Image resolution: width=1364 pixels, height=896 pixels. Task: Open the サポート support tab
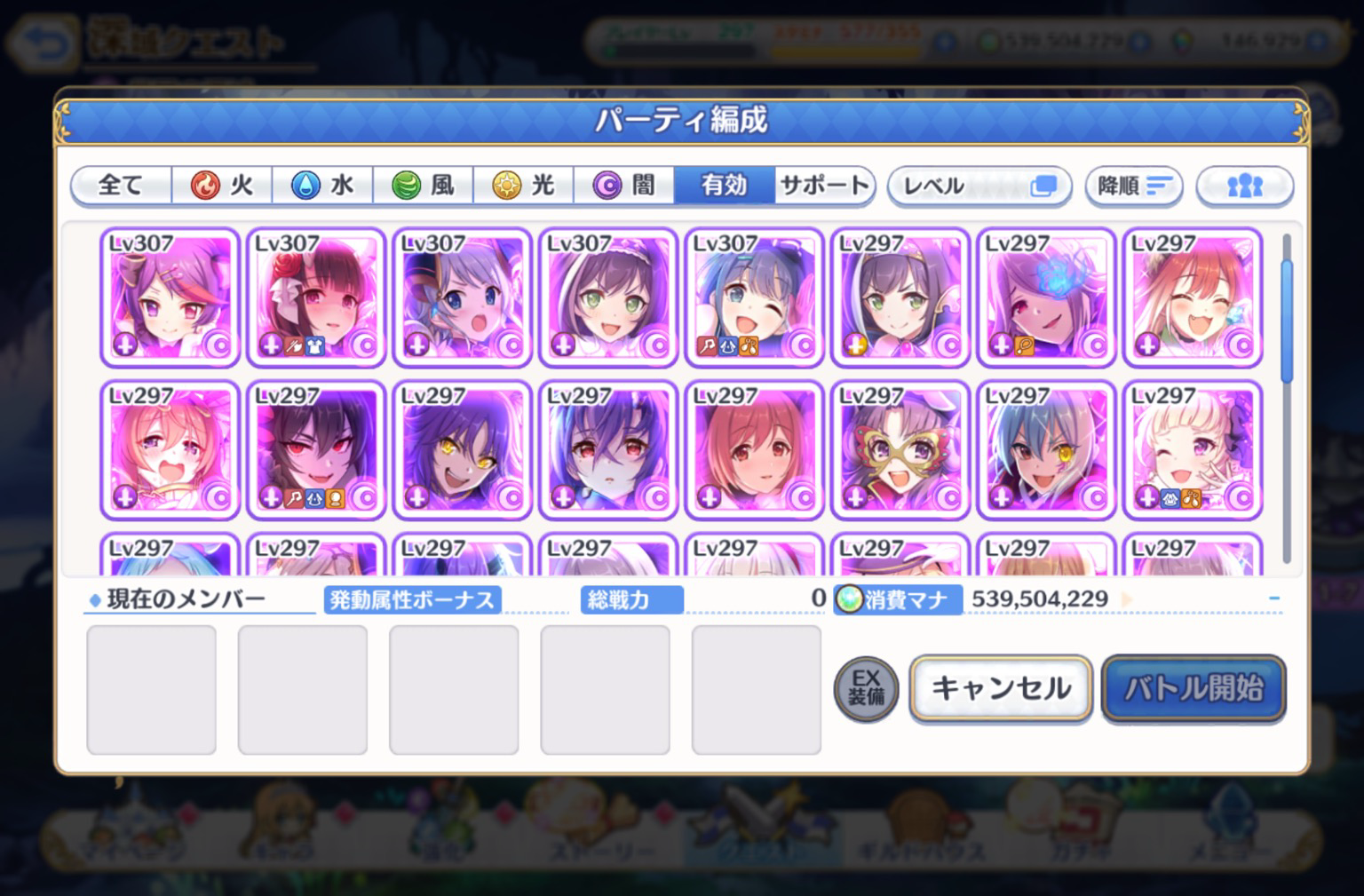[x=824, y=186]
